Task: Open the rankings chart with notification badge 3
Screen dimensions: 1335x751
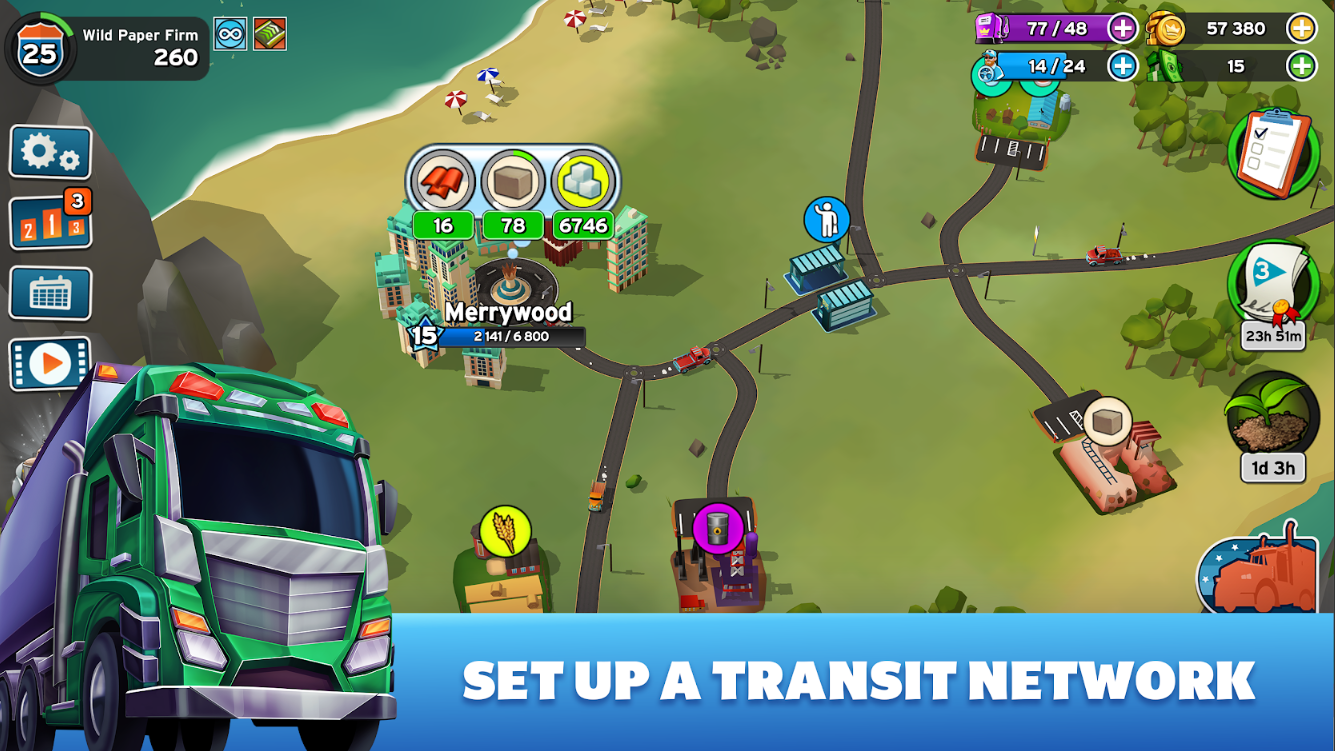Action: tap(50, 219)
